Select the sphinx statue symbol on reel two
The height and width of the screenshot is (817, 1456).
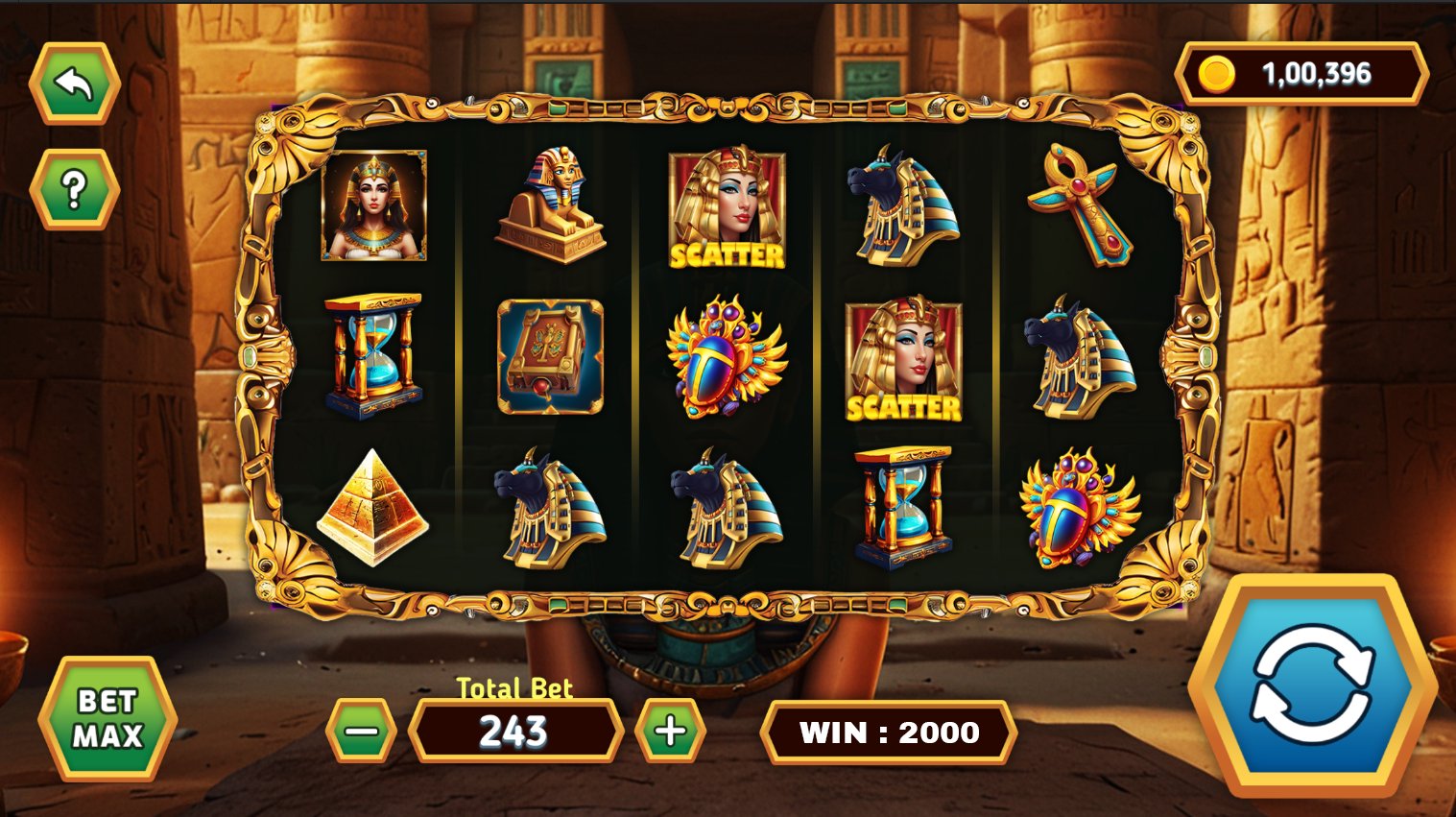552,206
